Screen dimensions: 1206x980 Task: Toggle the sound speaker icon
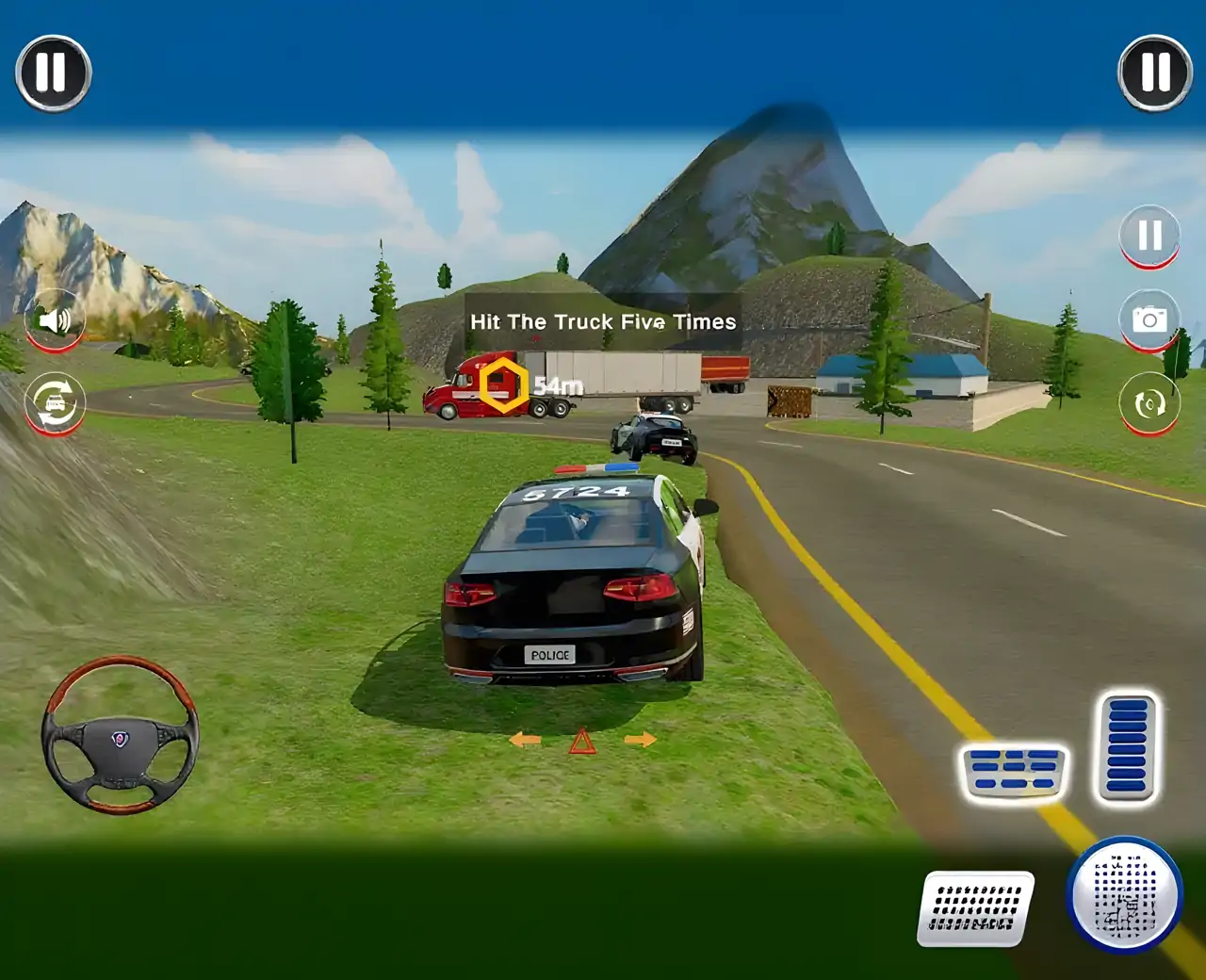point(55,320)
